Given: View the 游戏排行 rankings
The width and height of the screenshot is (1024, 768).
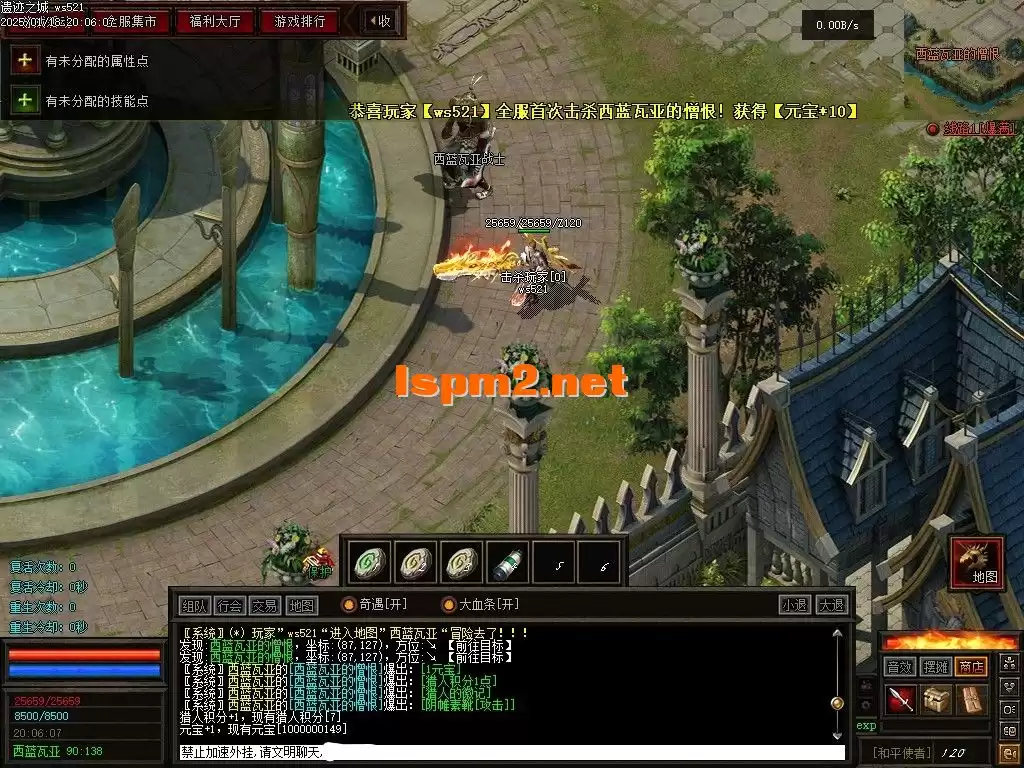Looking at the screenshot, I should pyautogui.click(x=299, y=21).
